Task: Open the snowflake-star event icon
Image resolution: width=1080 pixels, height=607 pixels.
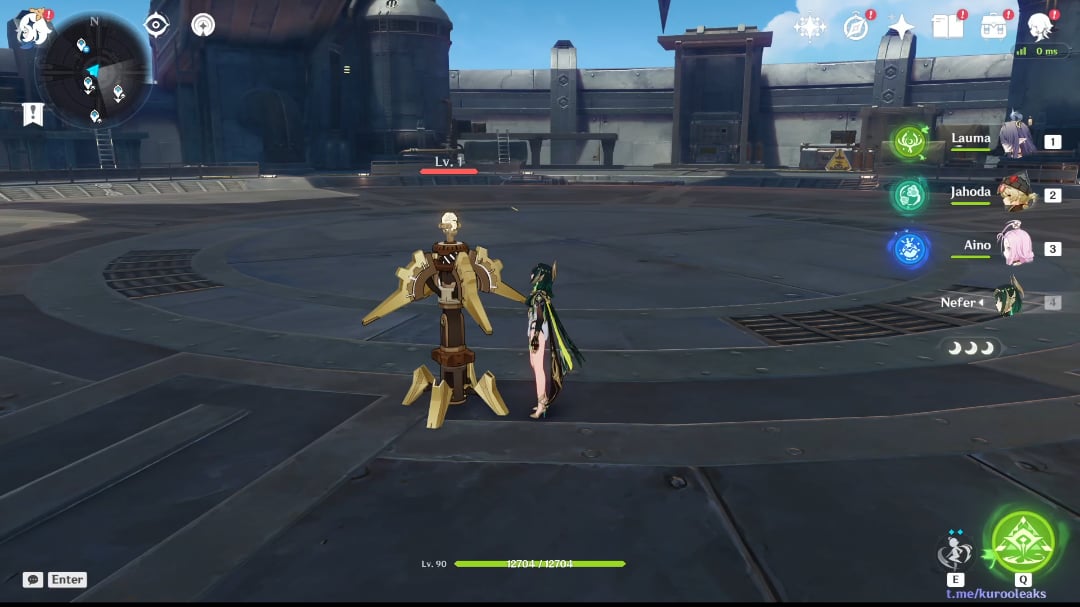Action: (809, 27)
